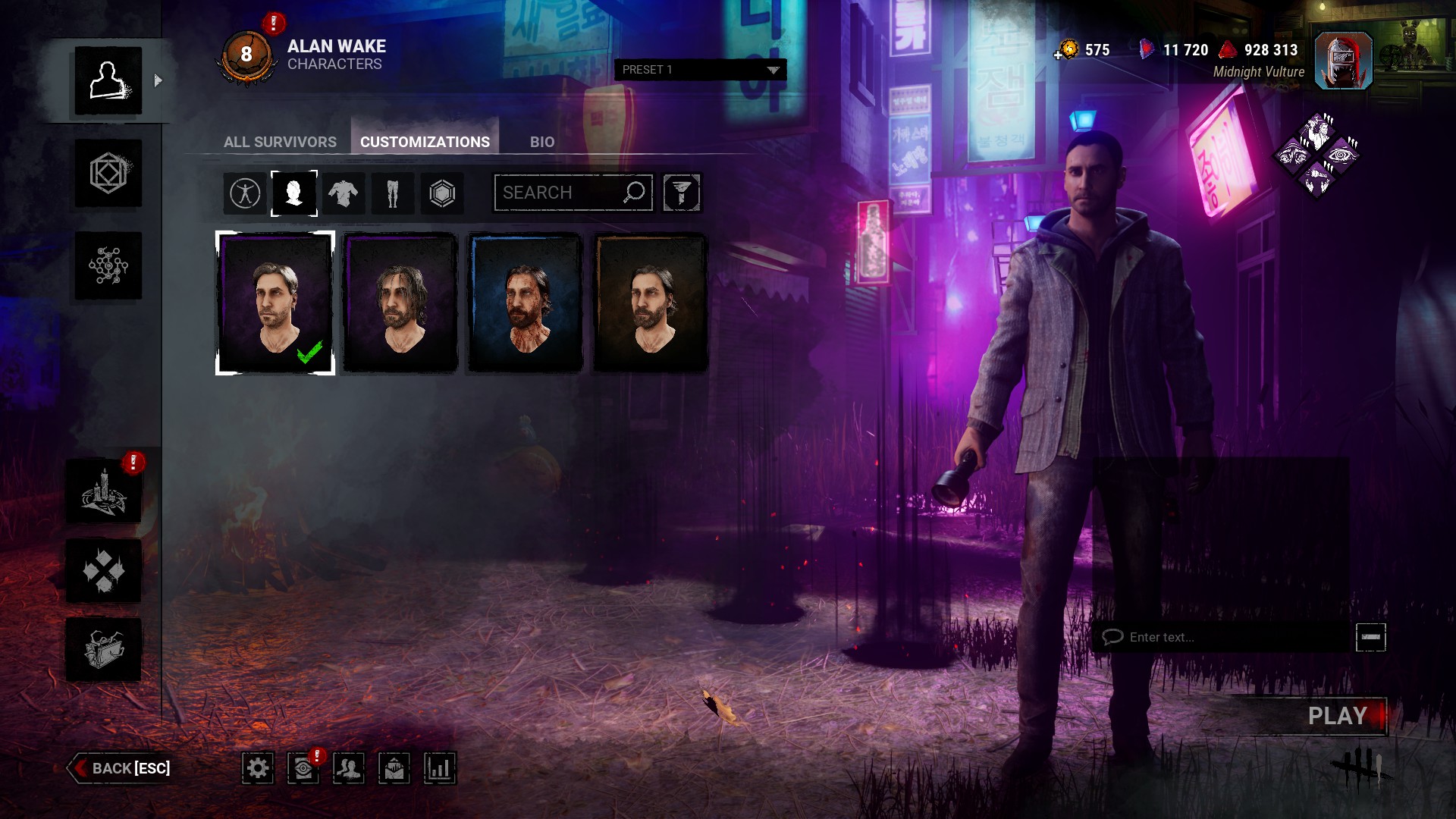Open the loadout menu icon
Screen dimensions: 1456x819
[108, 174]
